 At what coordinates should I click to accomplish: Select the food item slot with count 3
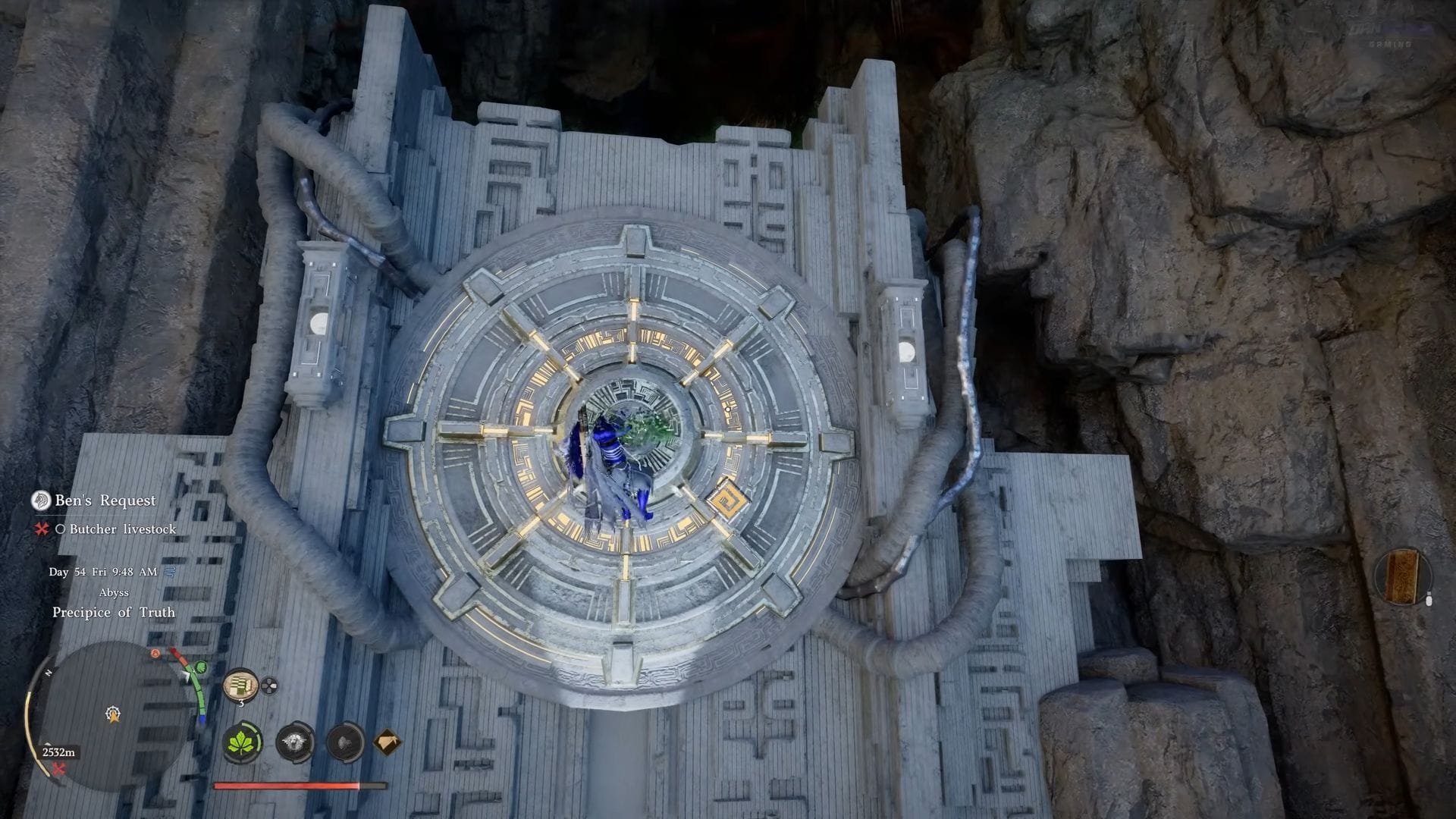coord(240,686)
